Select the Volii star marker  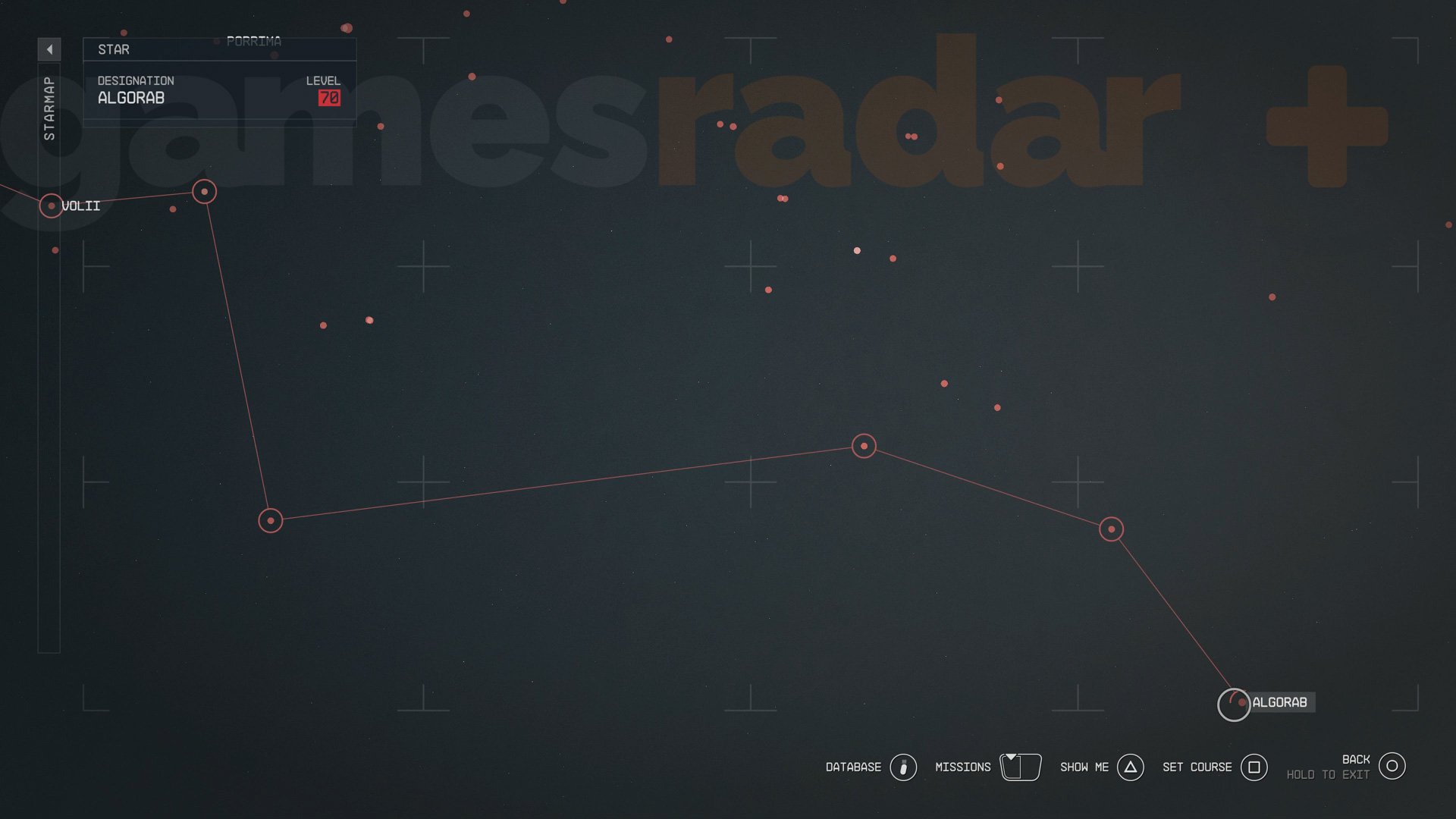pyautogui.click(x=51, y=206)
